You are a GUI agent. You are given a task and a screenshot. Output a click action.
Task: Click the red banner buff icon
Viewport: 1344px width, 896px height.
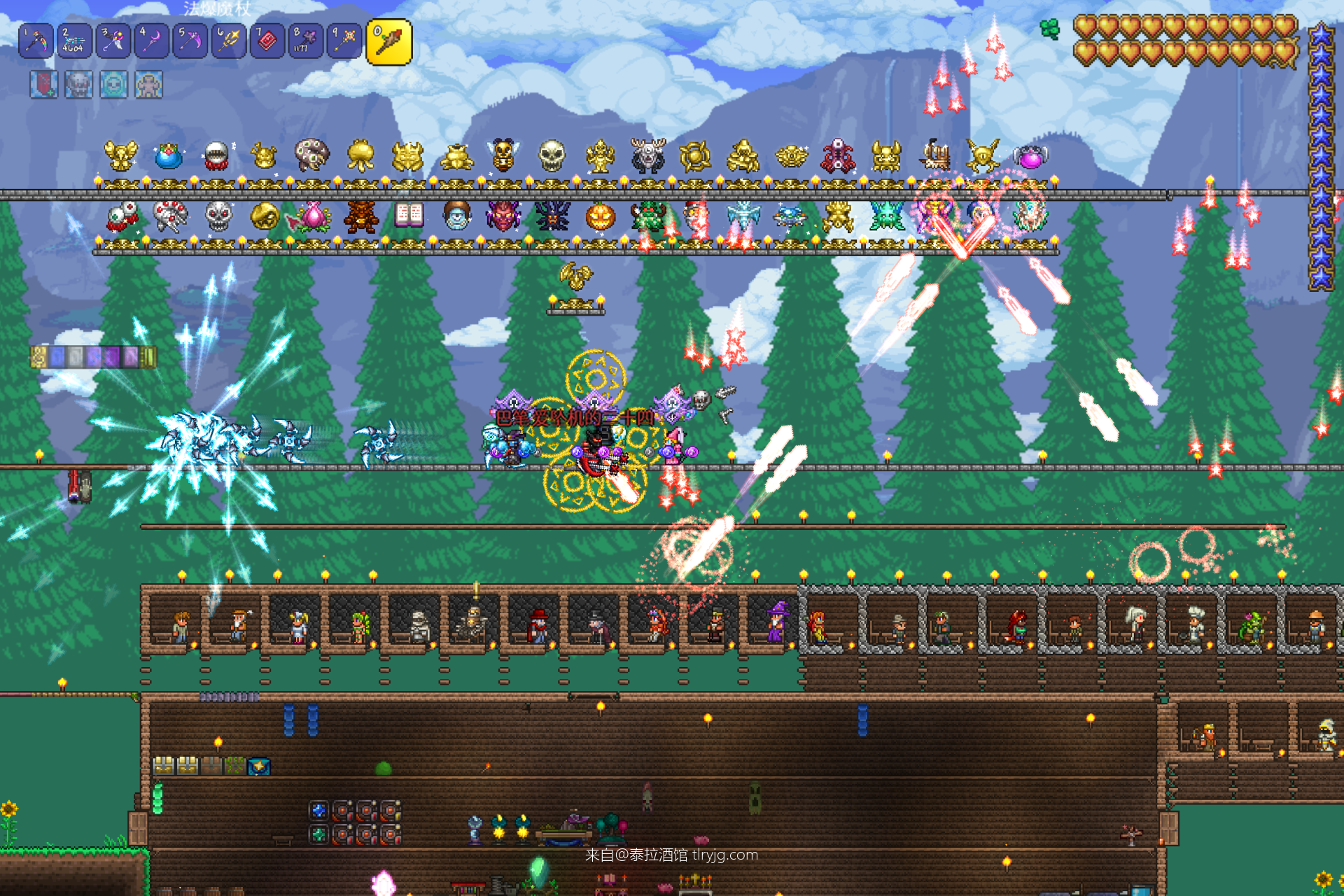(x=43, y=85)
